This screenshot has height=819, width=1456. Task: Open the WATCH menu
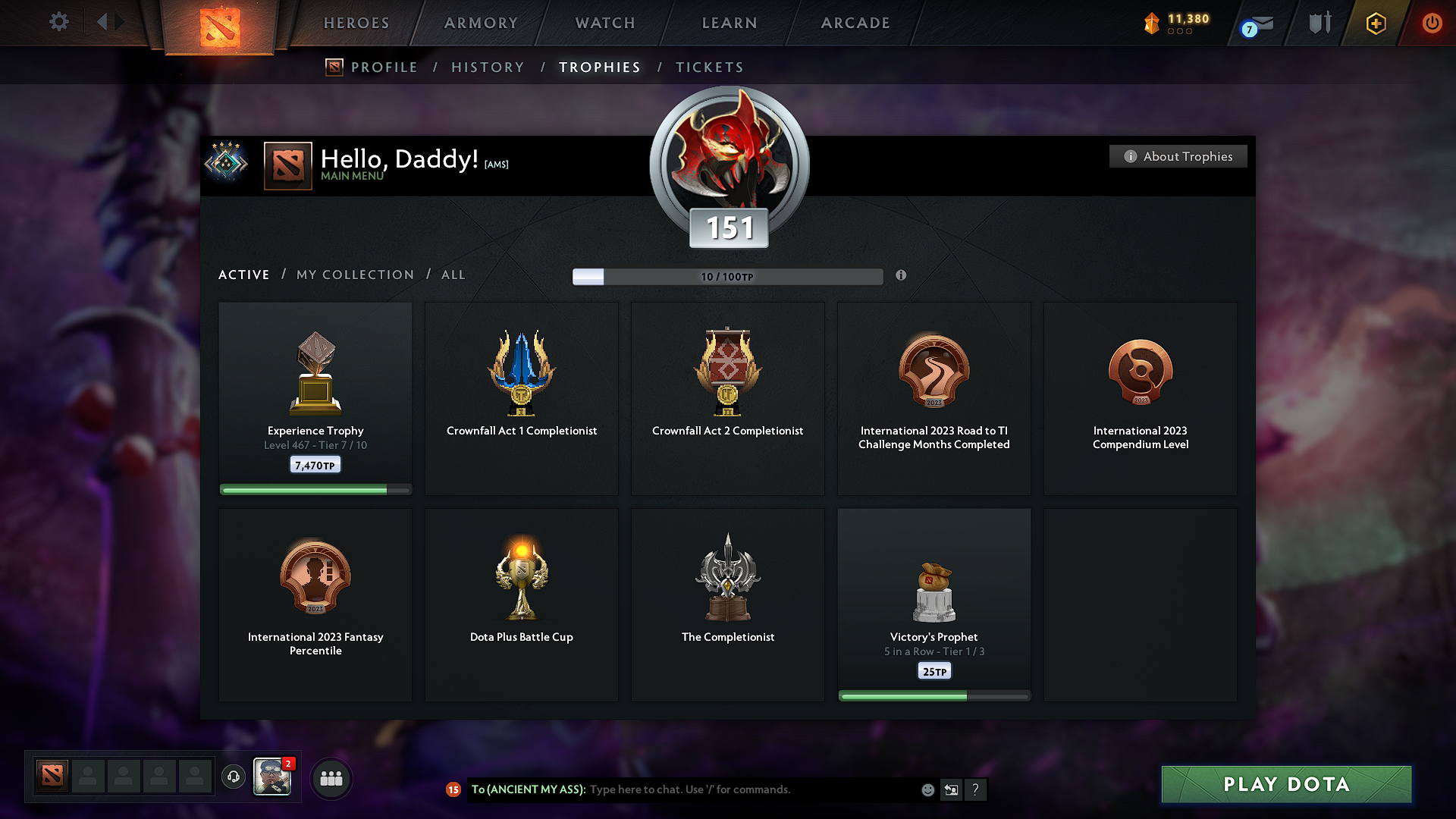(x=604, y=23)
